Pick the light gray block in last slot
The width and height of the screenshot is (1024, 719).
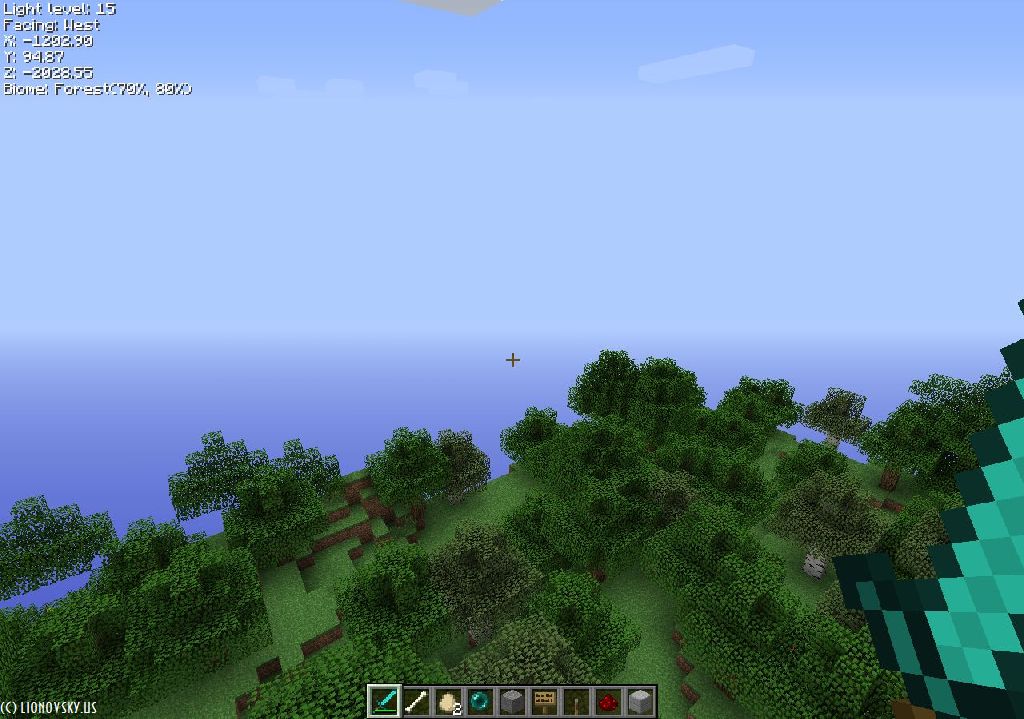[x=640, y=701]
